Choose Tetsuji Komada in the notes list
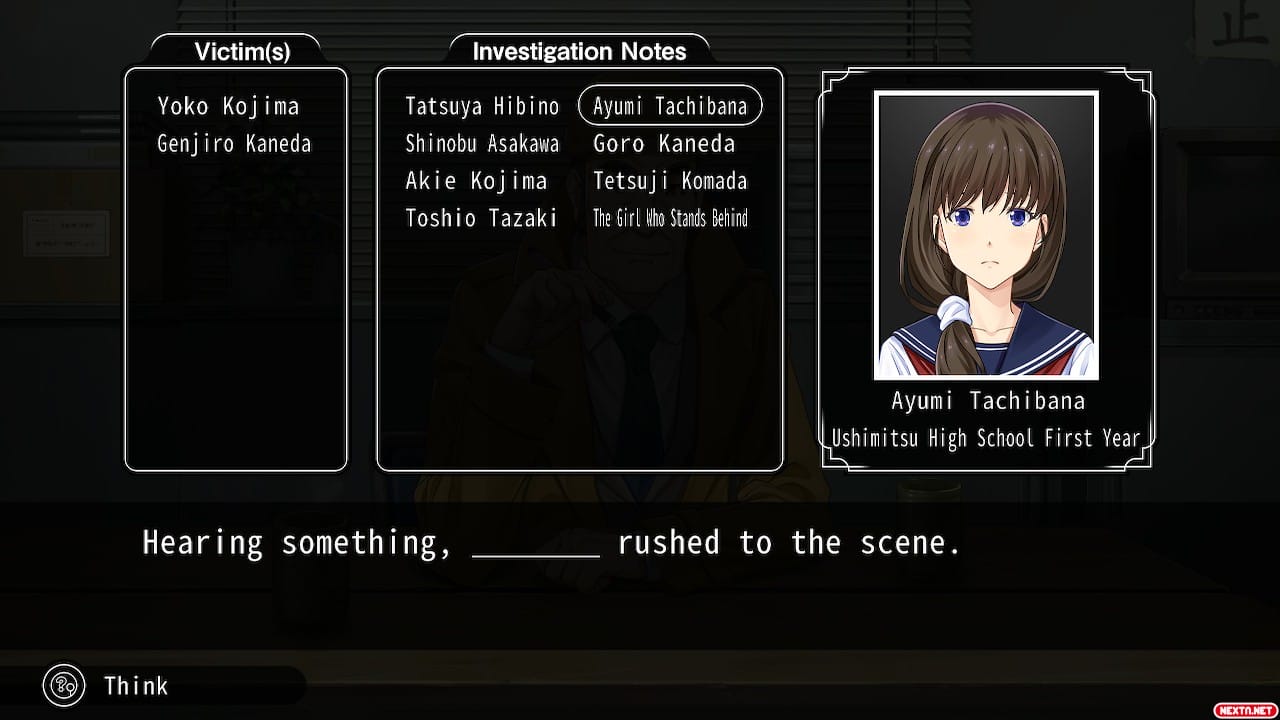 pos(670,181)
